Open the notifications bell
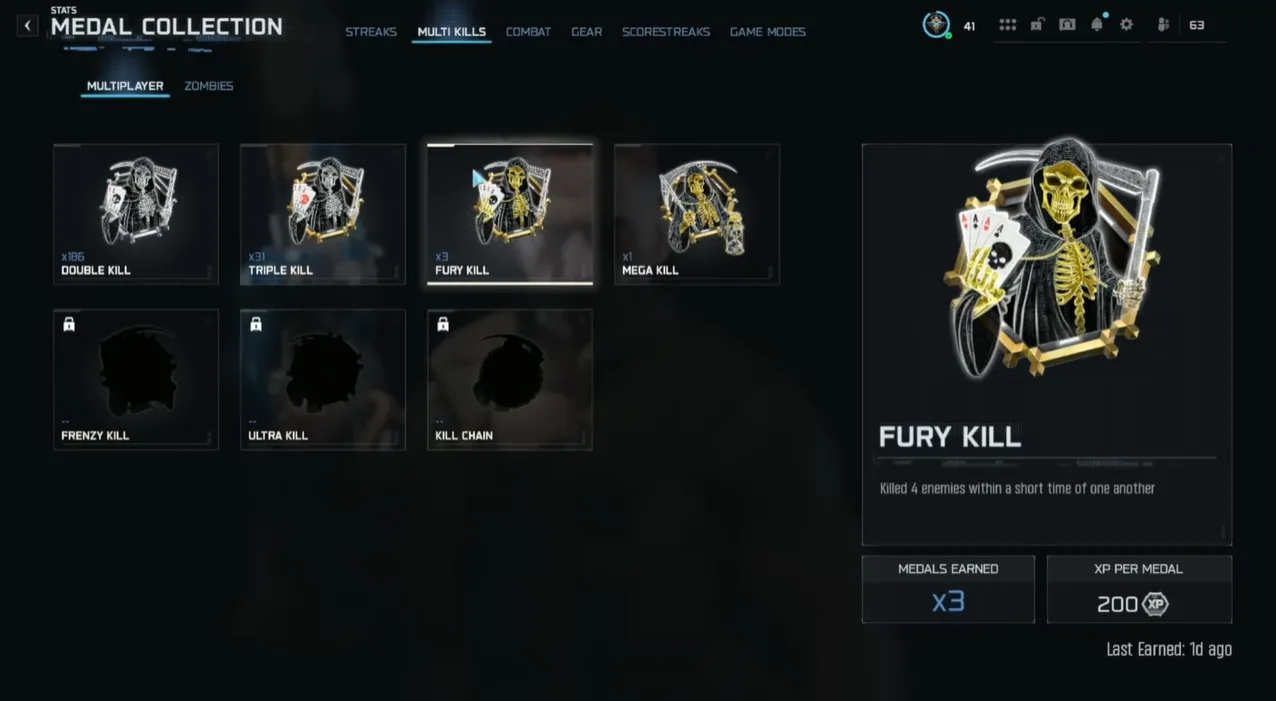The image size is (1276, 701). click(1097, 25)
